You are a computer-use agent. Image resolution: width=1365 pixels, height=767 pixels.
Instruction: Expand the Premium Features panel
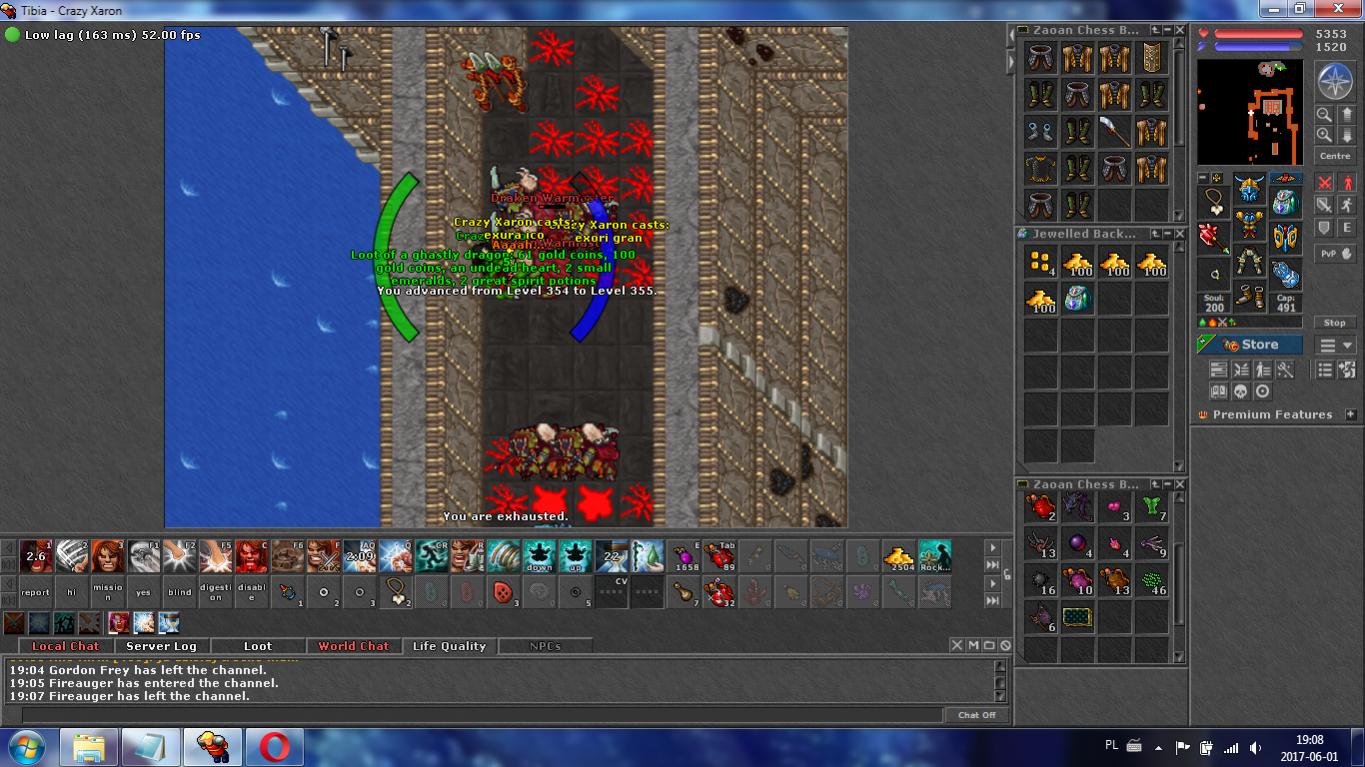click(1350, 414)
